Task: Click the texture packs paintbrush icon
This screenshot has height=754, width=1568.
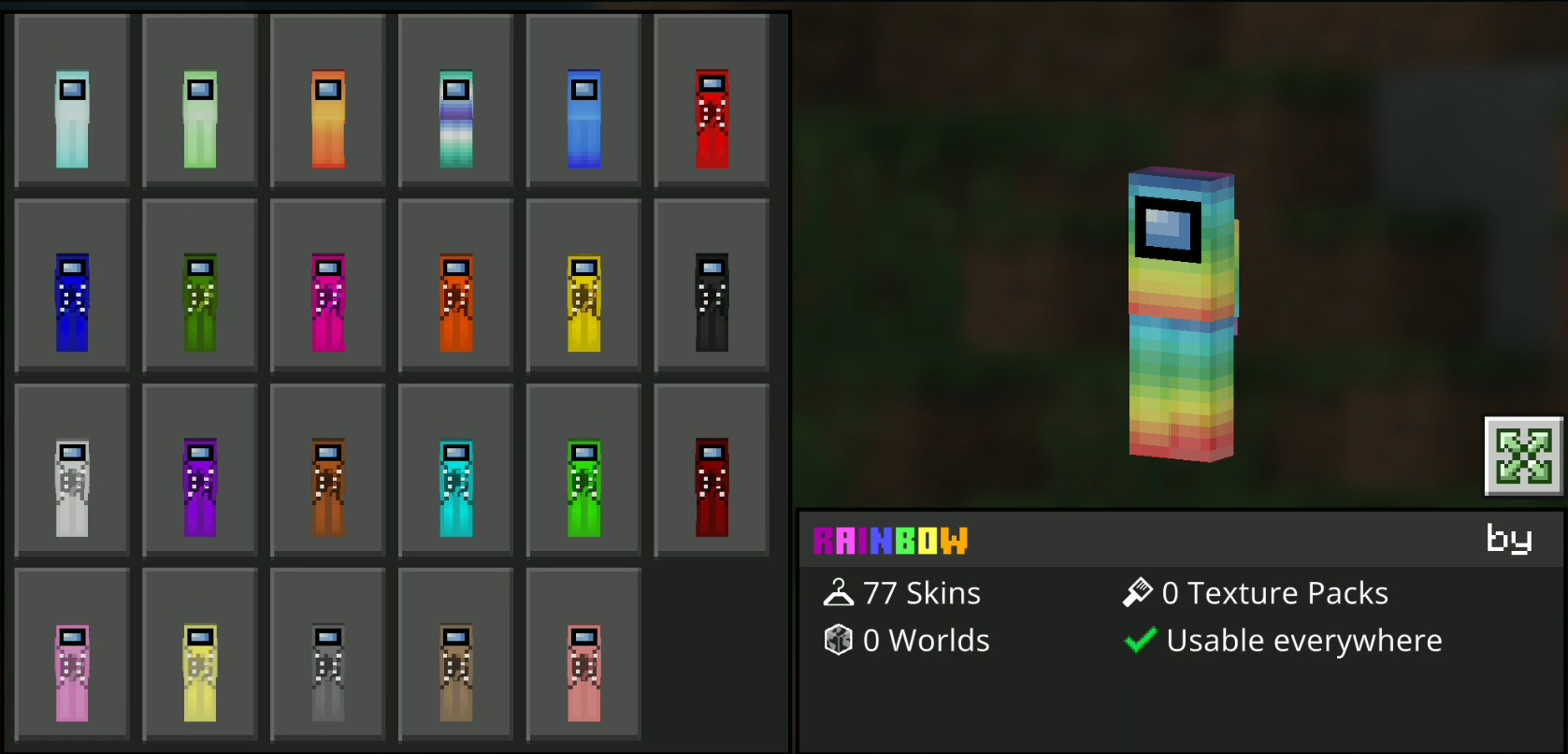Action: 1136,592
